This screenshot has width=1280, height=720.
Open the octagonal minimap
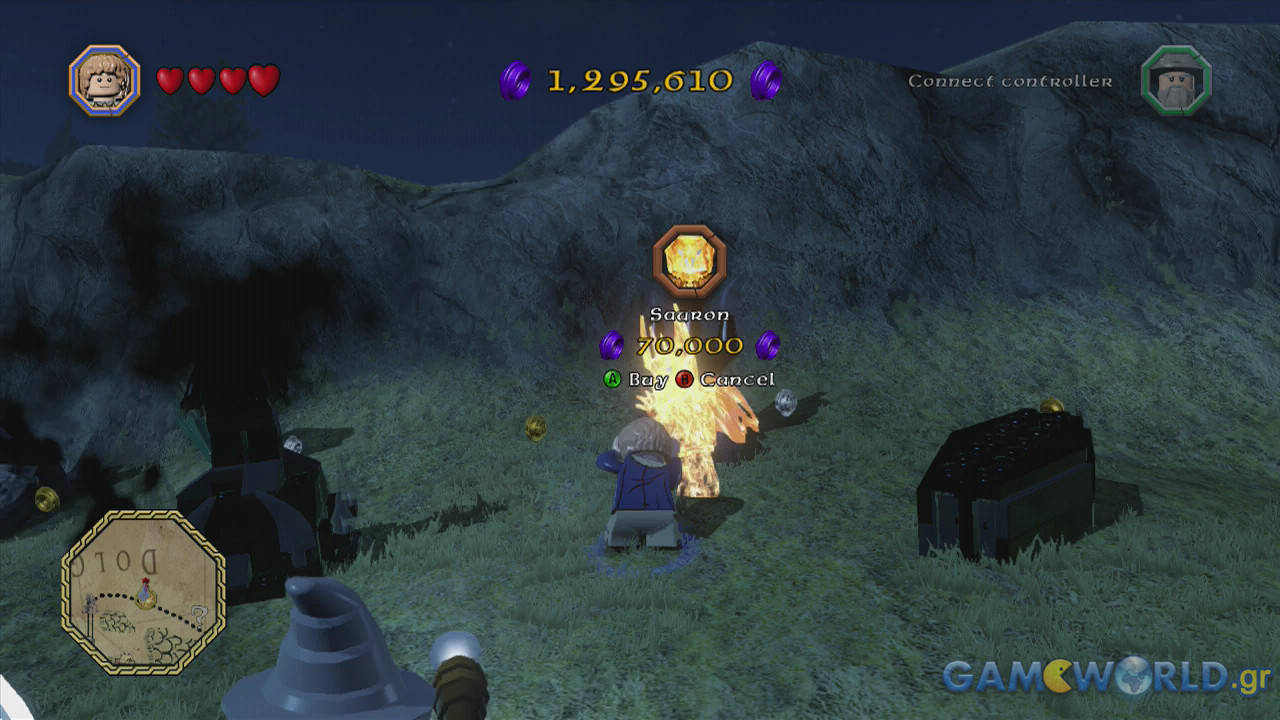coord(143,592)
